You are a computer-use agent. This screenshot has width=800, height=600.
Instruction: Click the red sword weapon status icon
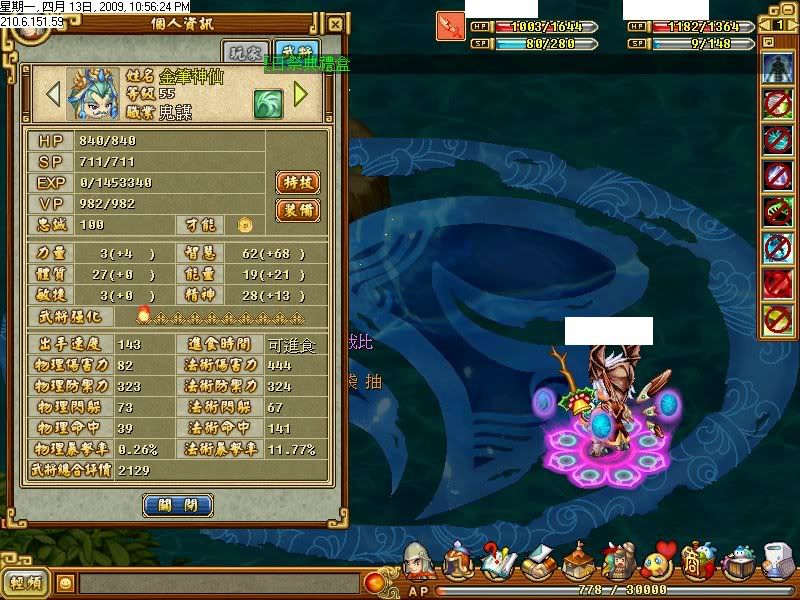(x=449, y=25)
